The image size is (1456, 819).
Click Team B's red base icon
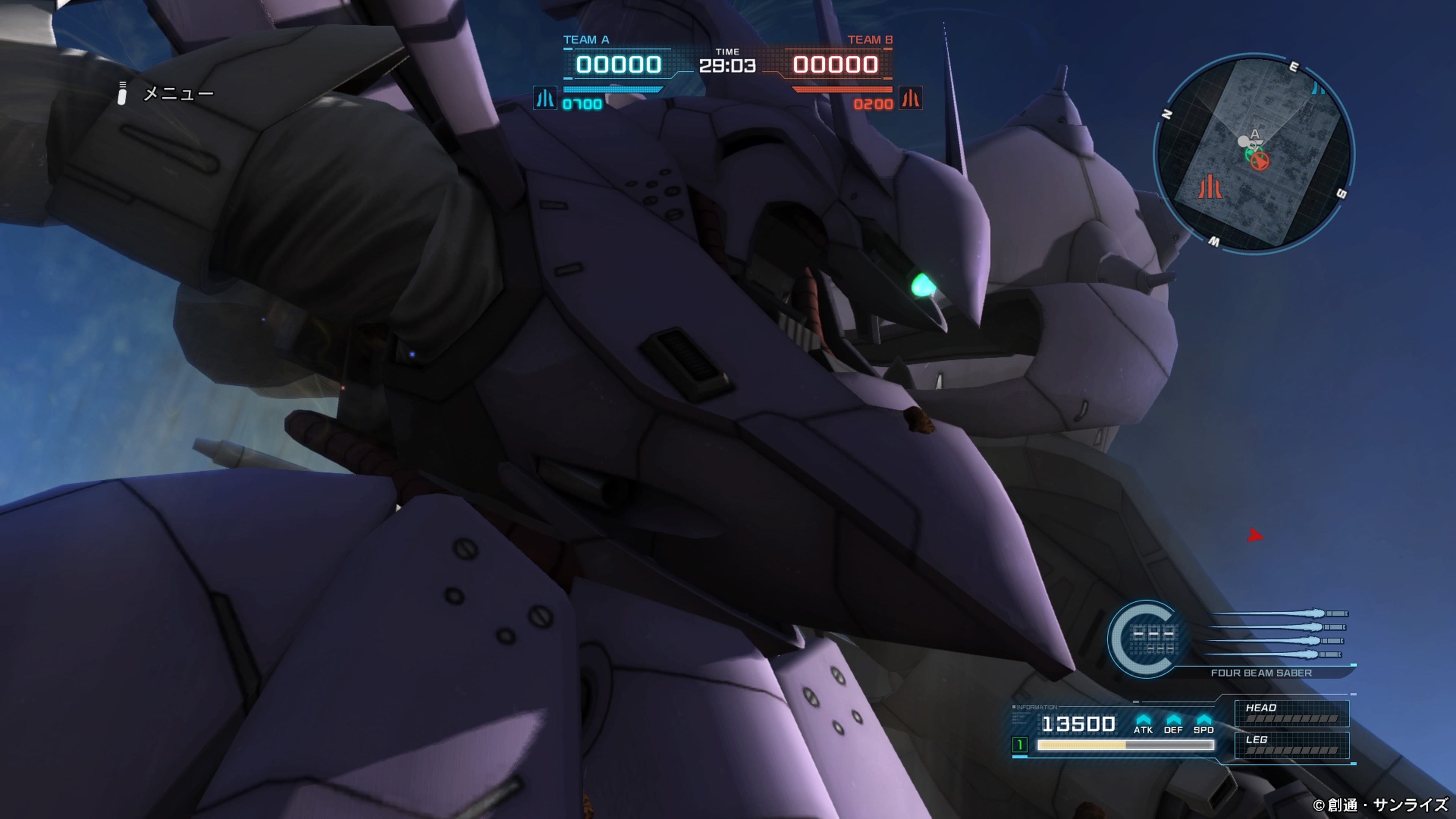point(910,98)
